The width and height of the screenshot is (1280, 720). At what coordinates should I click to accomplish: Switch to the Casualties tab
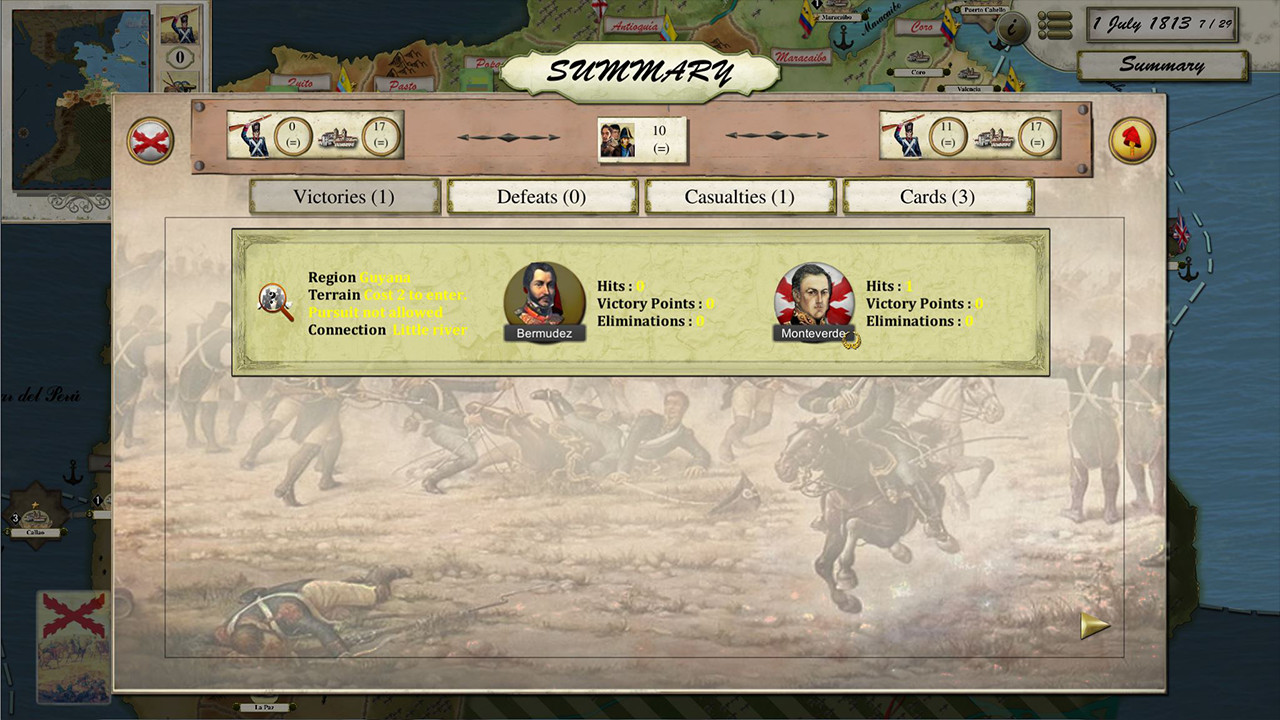[740, 196]
